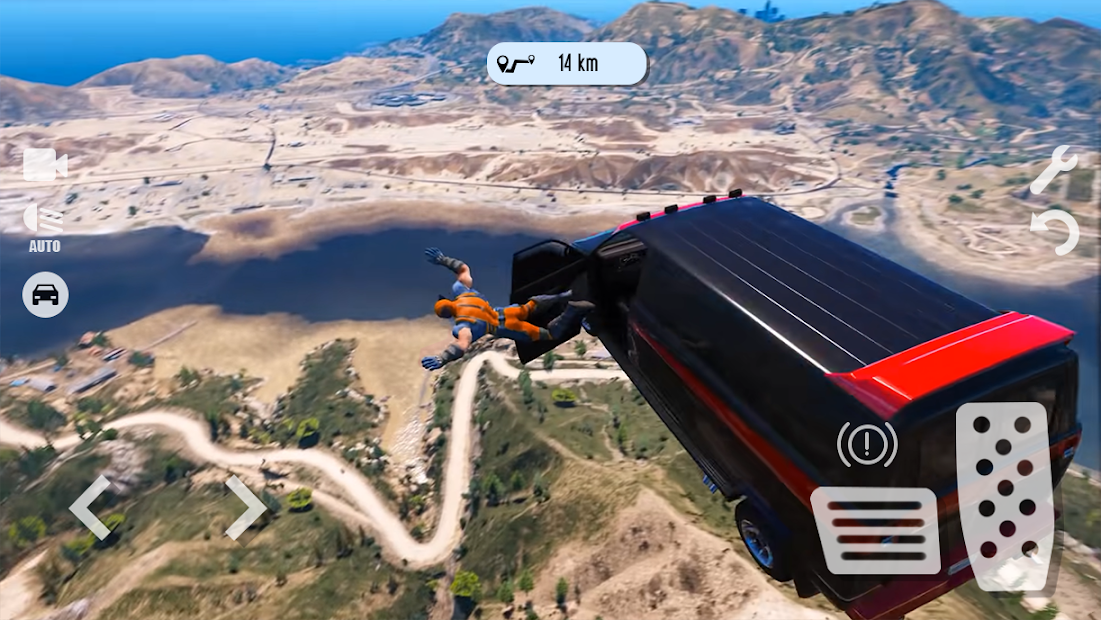
Task: Open repair options with the wrench icon
Action: 1053,170
